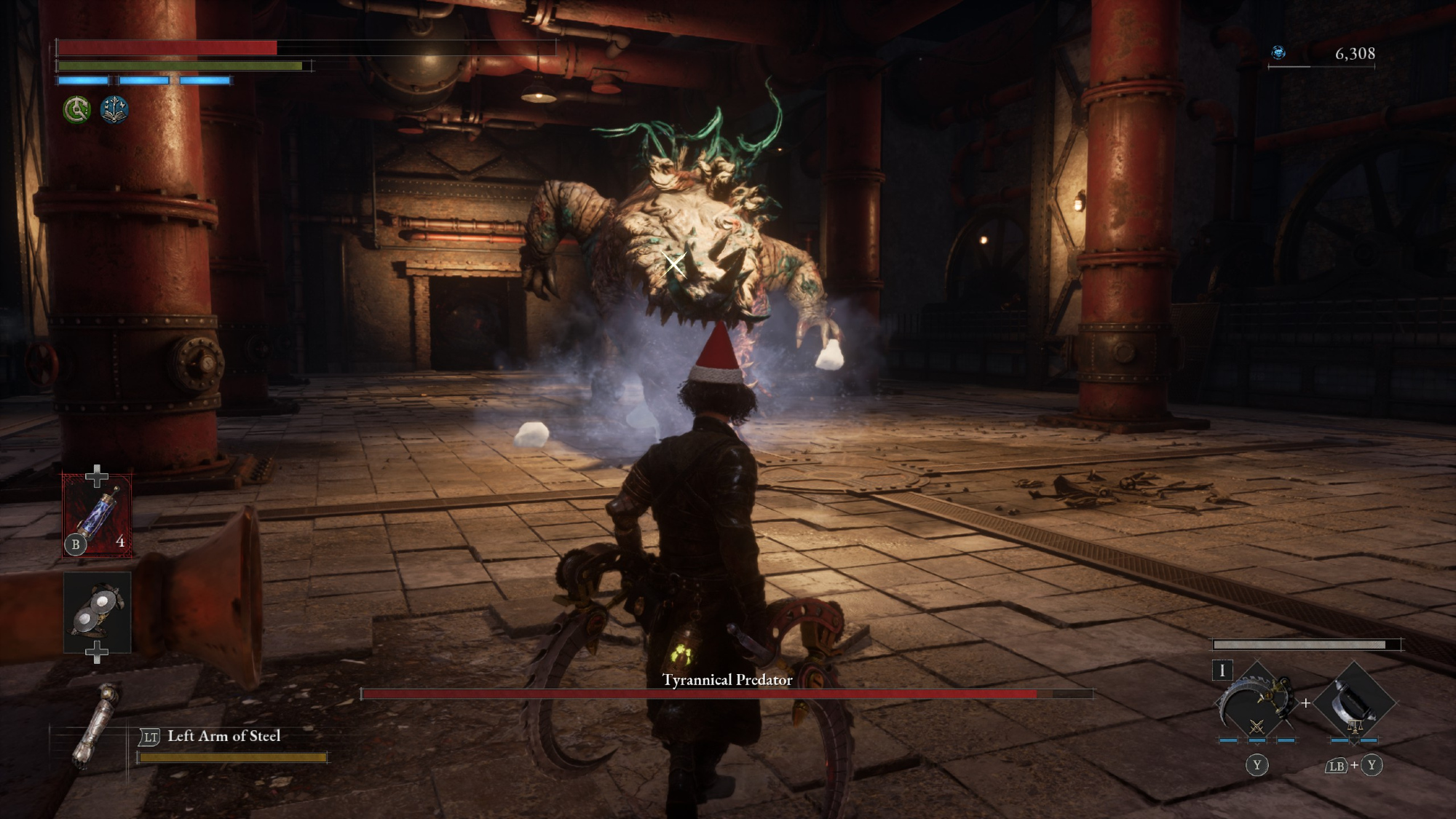Click the blue buff status icon
The width and height of the screenshot is (1456, 819).
[114, 110]
